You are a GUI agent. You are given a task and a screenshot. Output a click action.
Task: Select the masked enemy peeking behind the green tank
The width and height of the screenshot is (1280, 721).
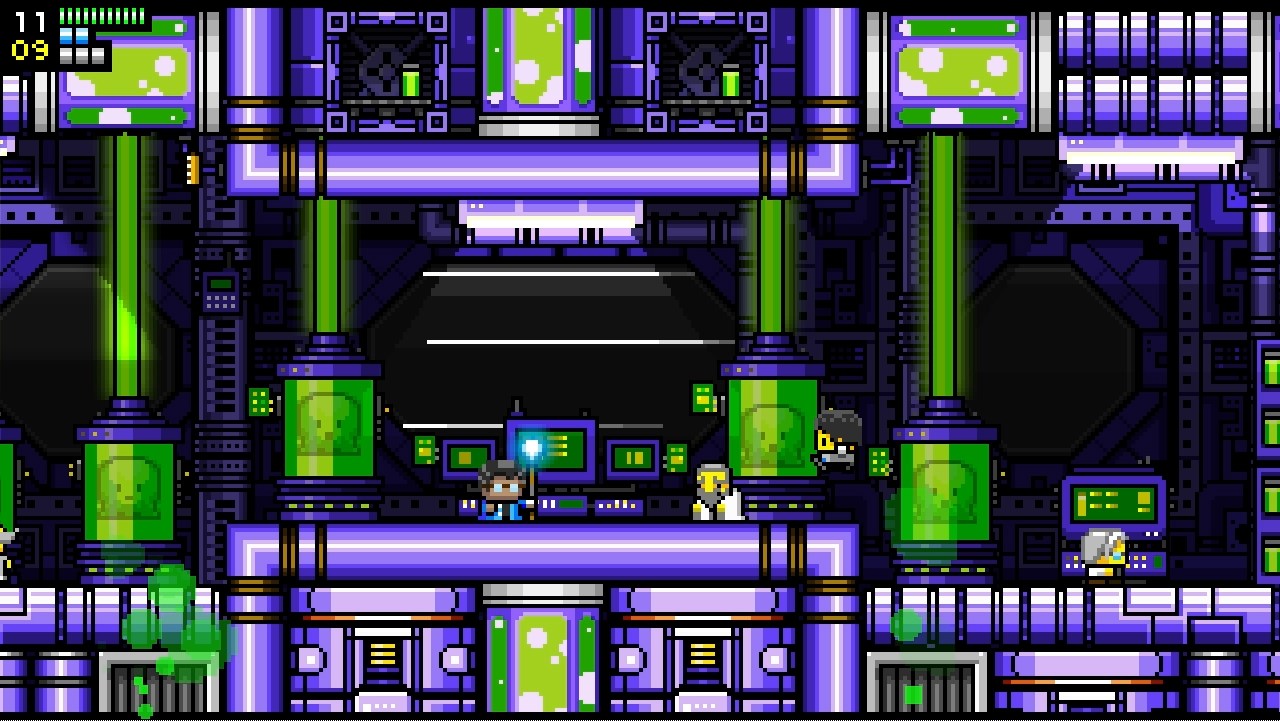(x=835, y=440)
